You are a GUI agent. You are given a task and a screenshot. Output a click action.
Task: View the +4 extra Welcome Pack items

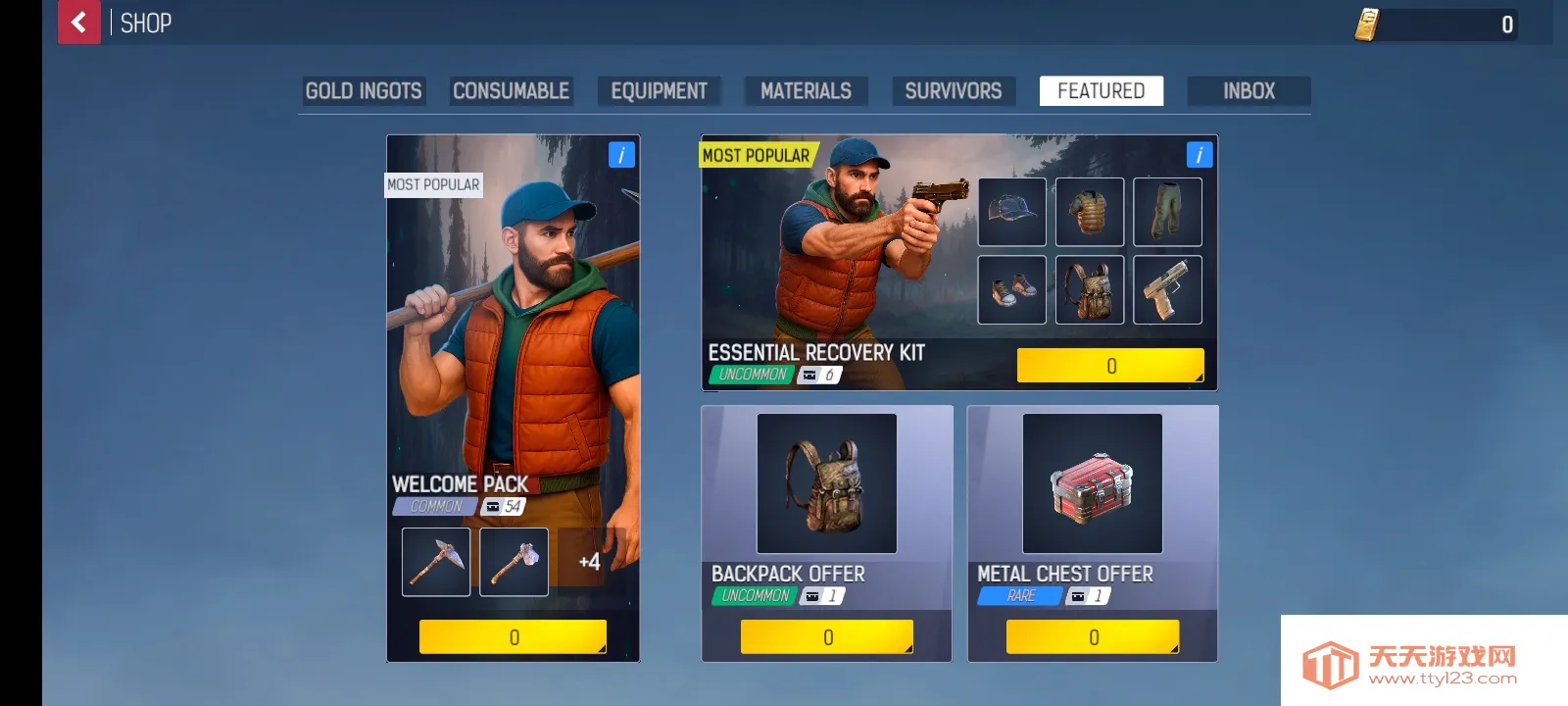pyautogui.click(x=589, y=562)
